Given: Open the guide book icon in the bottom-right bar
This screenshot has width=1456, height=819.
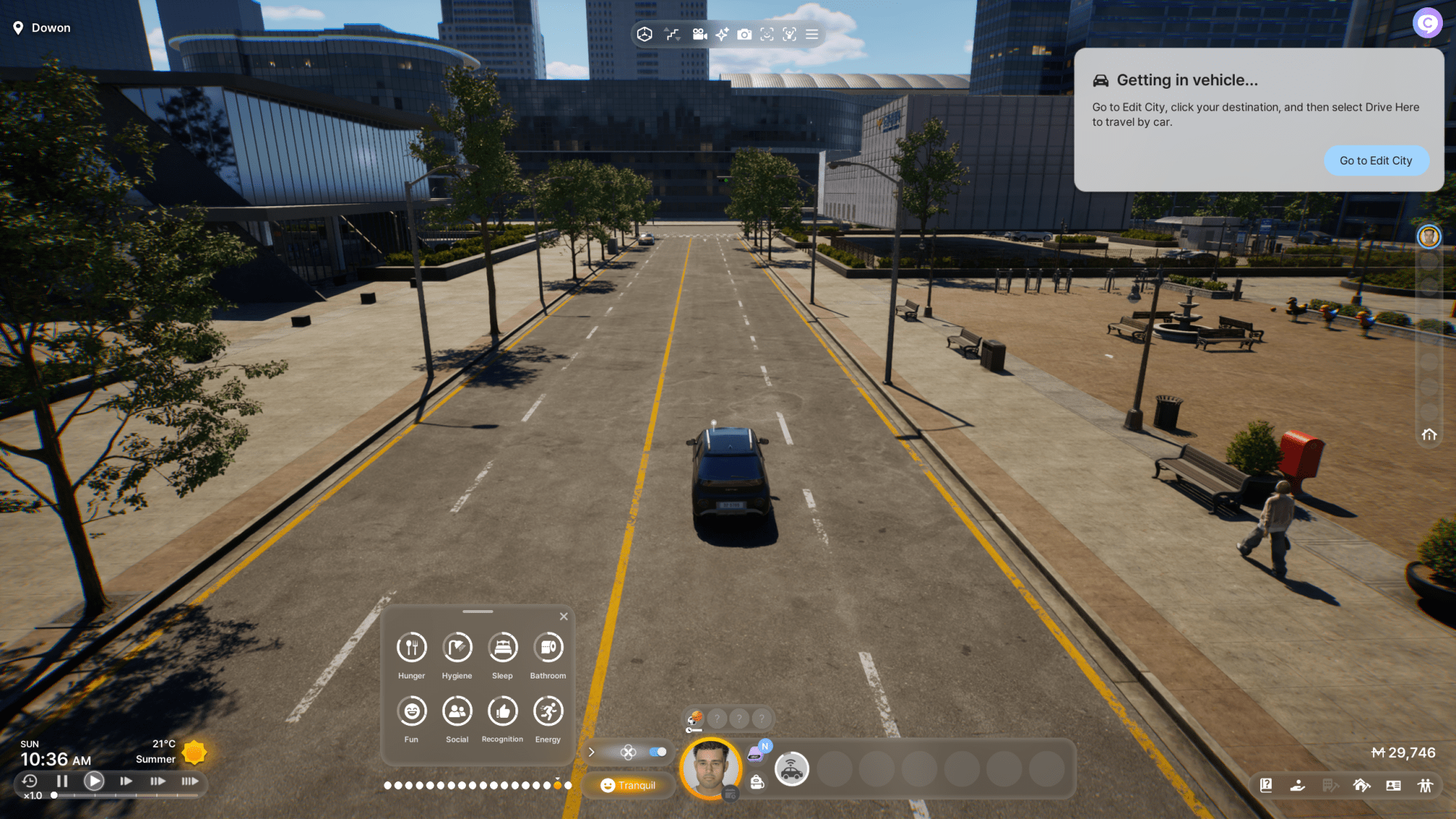Looking at the screenshot, I should 1267,786.
